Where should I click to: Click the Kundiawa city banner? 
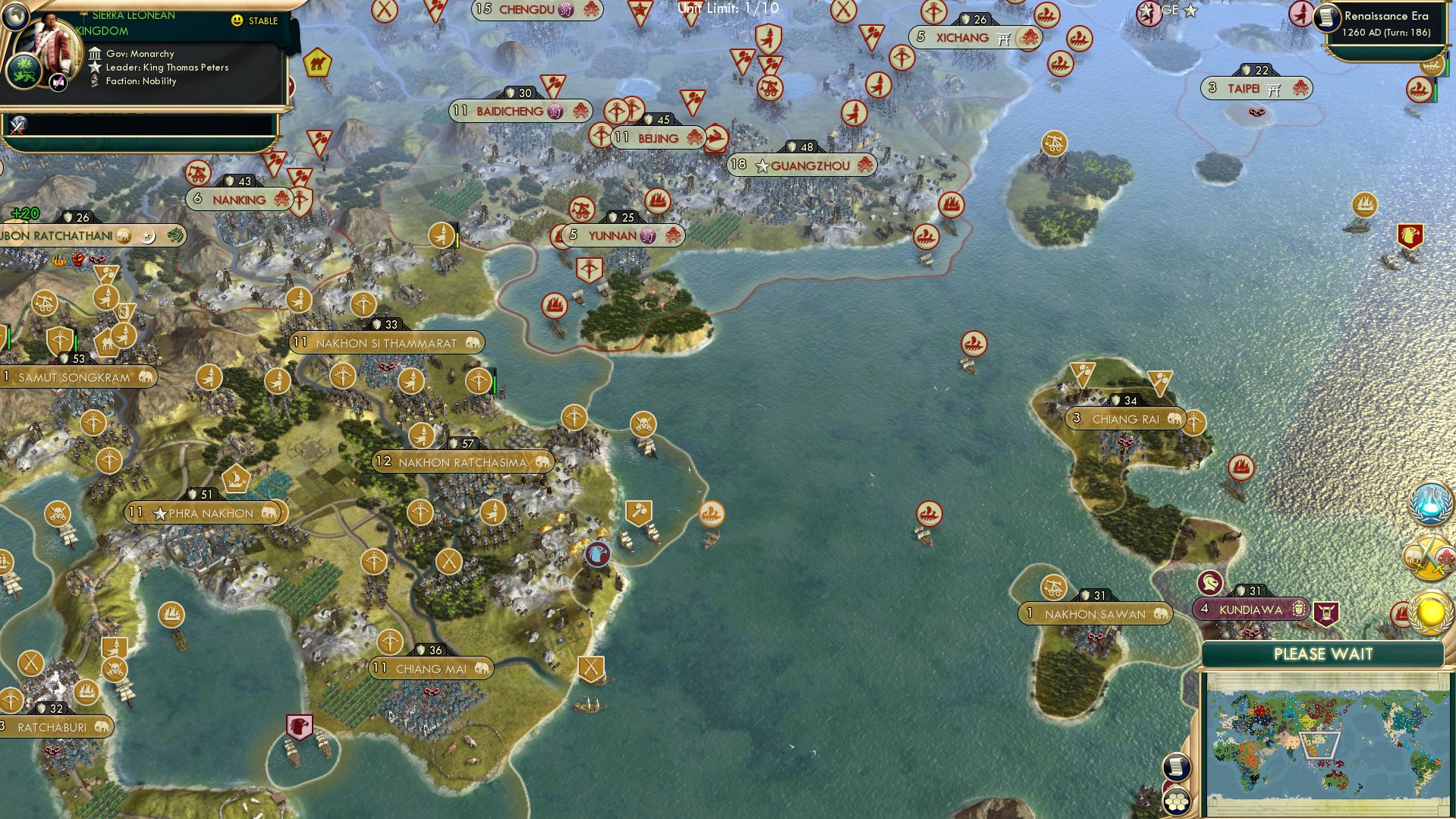1250,608
